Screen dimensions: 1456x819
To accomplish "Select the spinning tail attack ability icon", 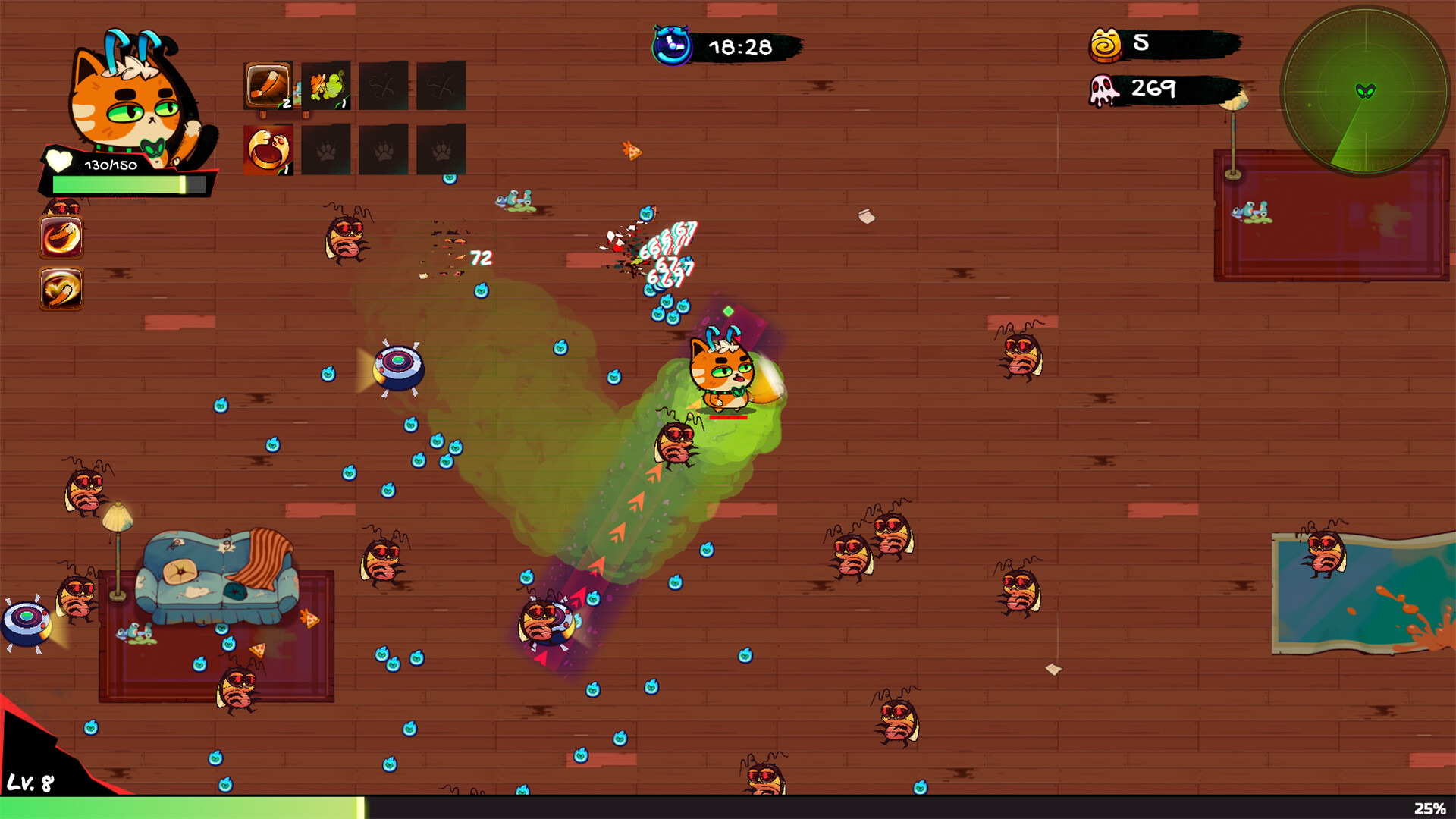I will click(x=61, y=288).
